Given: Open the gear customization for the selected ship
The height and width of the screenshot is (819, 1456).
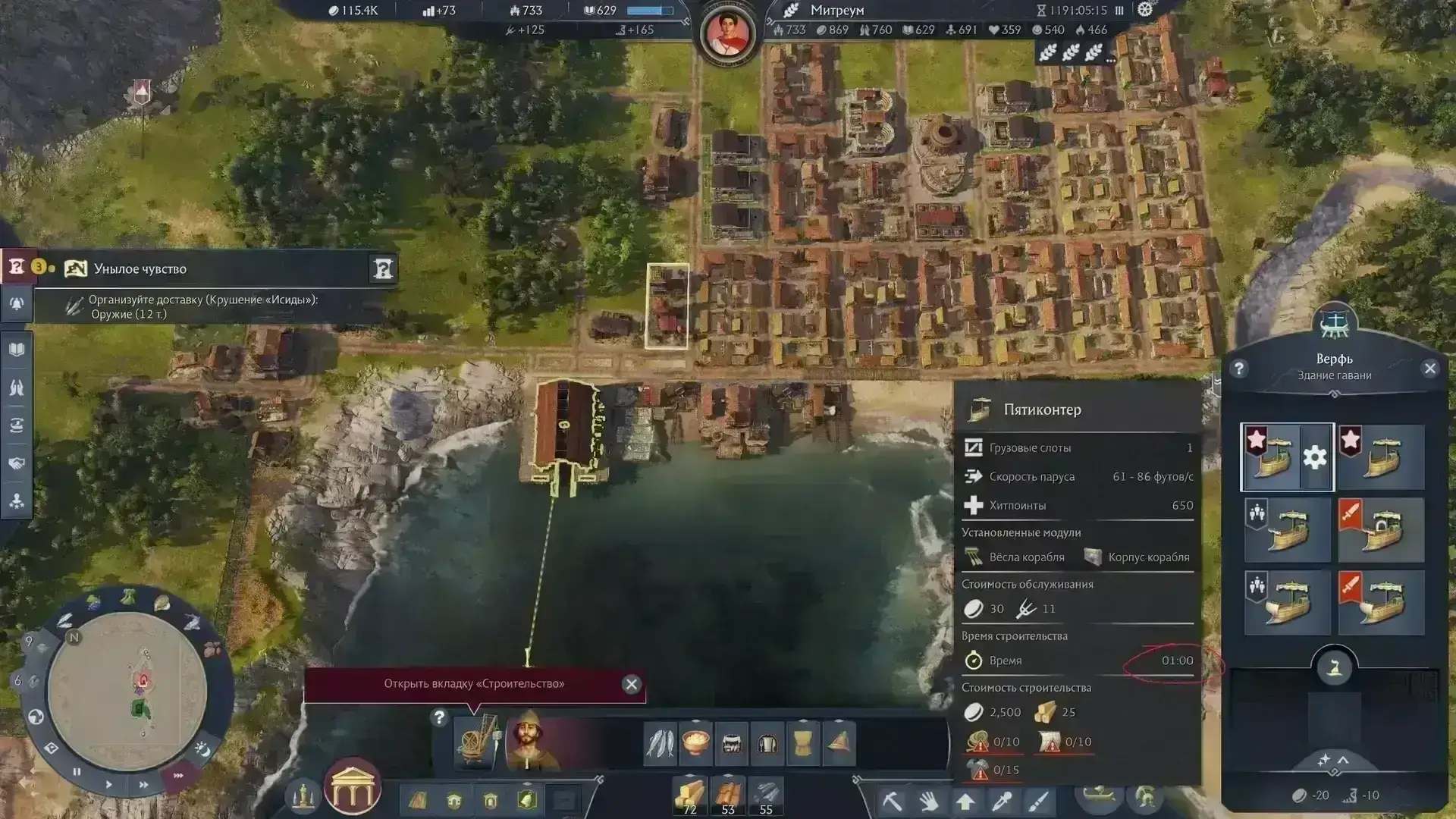Looking at the screenshot, I should click(x=1315, y=457).
